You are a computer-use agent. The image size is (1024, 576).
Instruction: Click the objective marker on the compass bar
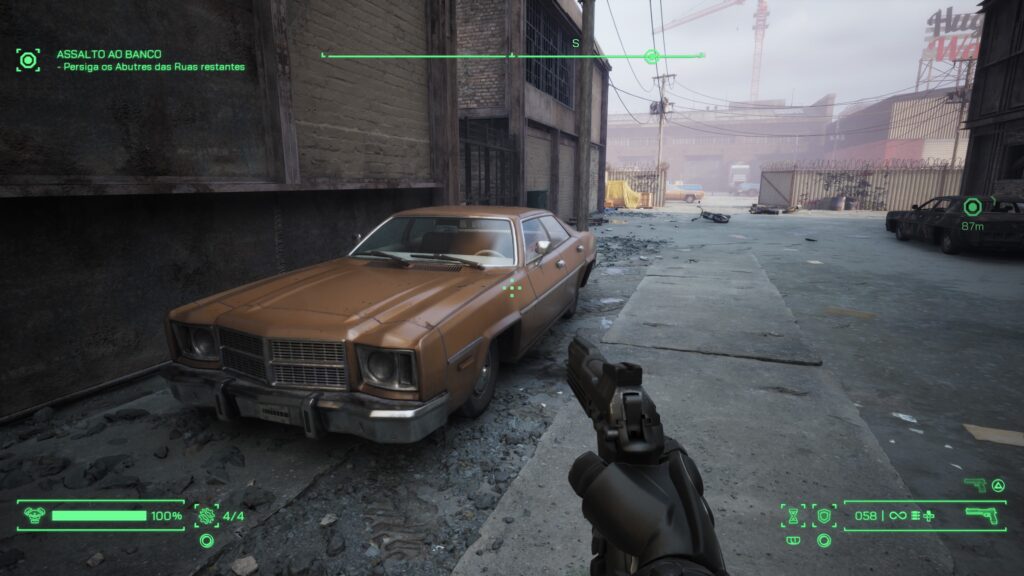[652, 57]
